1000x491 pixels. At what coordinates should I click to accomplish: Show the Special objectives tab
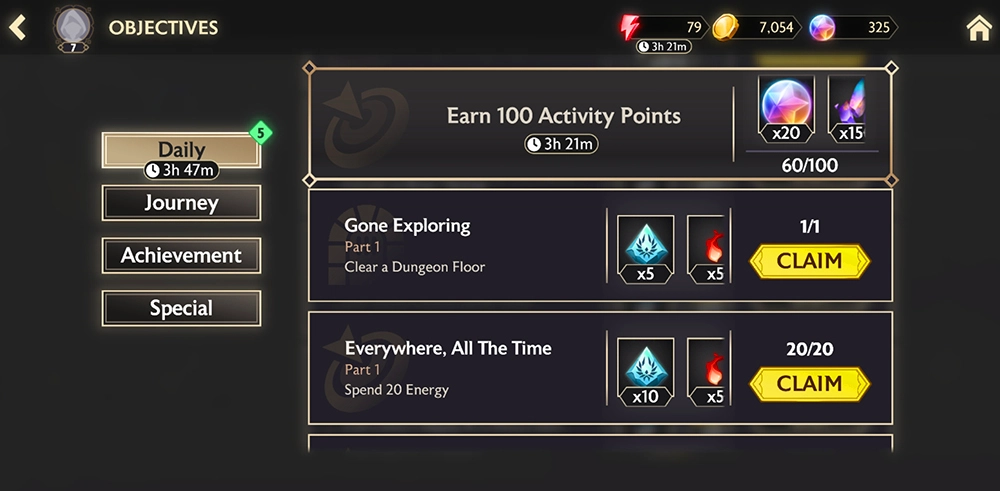click(181, 308)
